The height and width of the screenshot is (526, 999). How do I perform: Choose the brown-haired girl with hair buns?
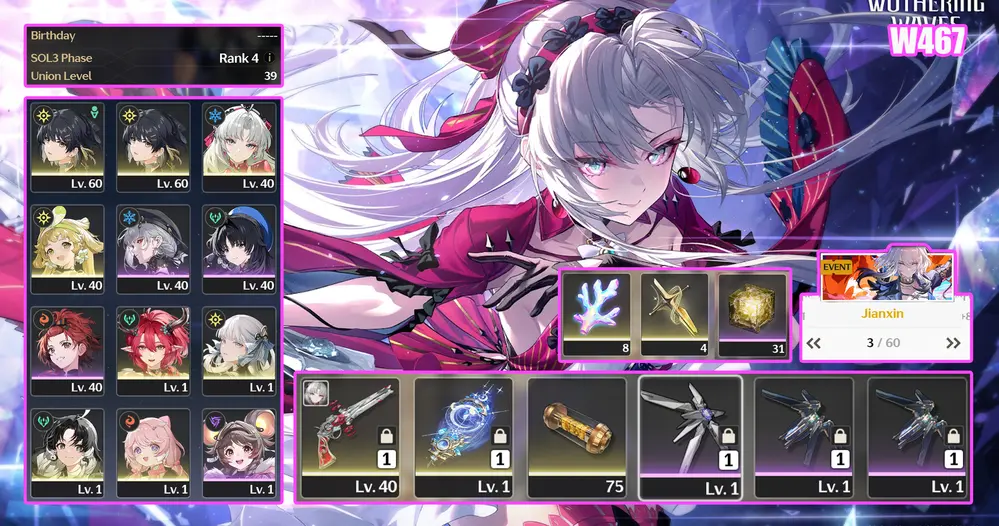pyautogui.click(x=240, y=452)
